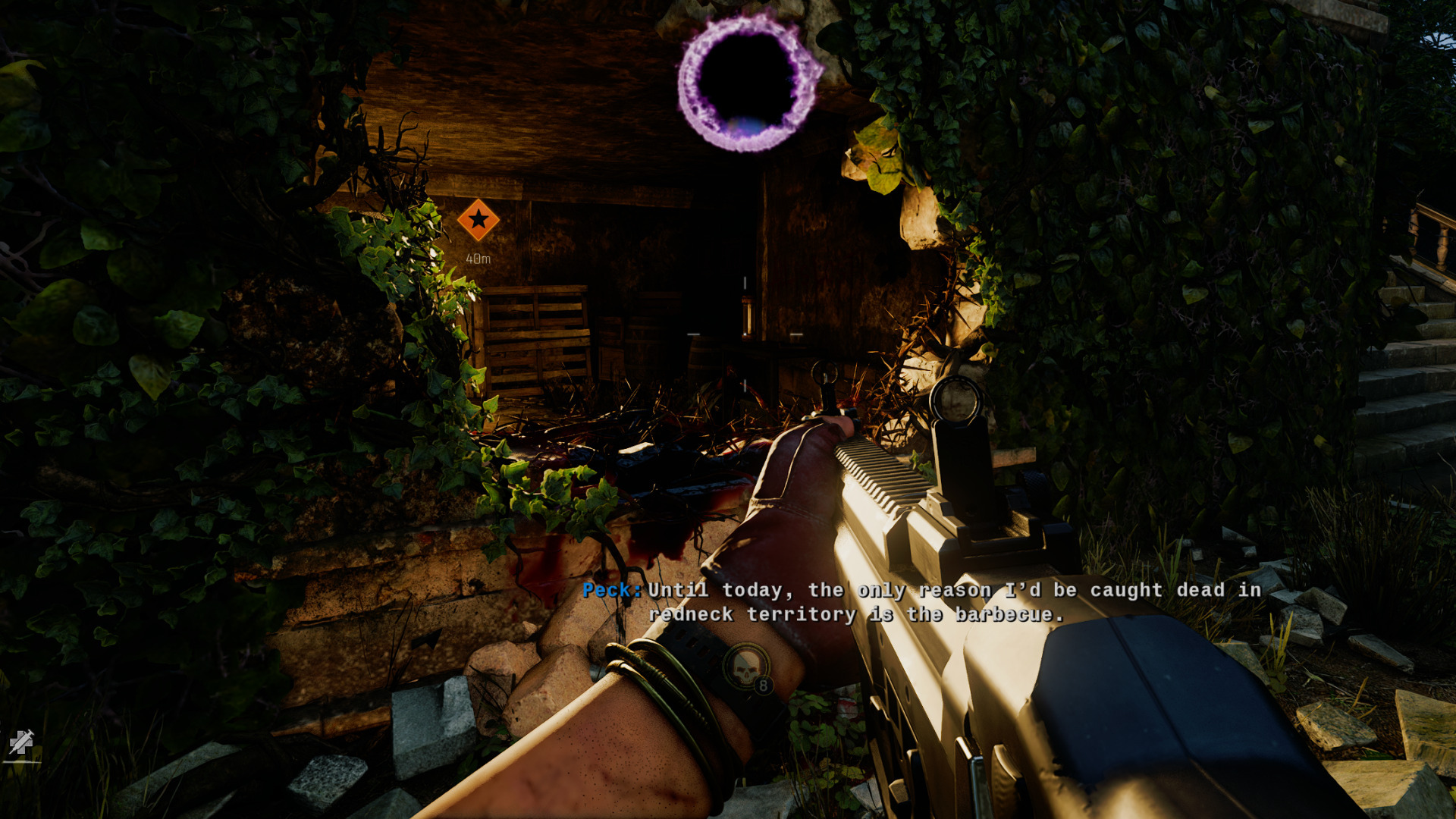The height and width of the screenshot is (819, 1456).
Task: Use the syringe healing item icon
Action: tap(21, 741)
